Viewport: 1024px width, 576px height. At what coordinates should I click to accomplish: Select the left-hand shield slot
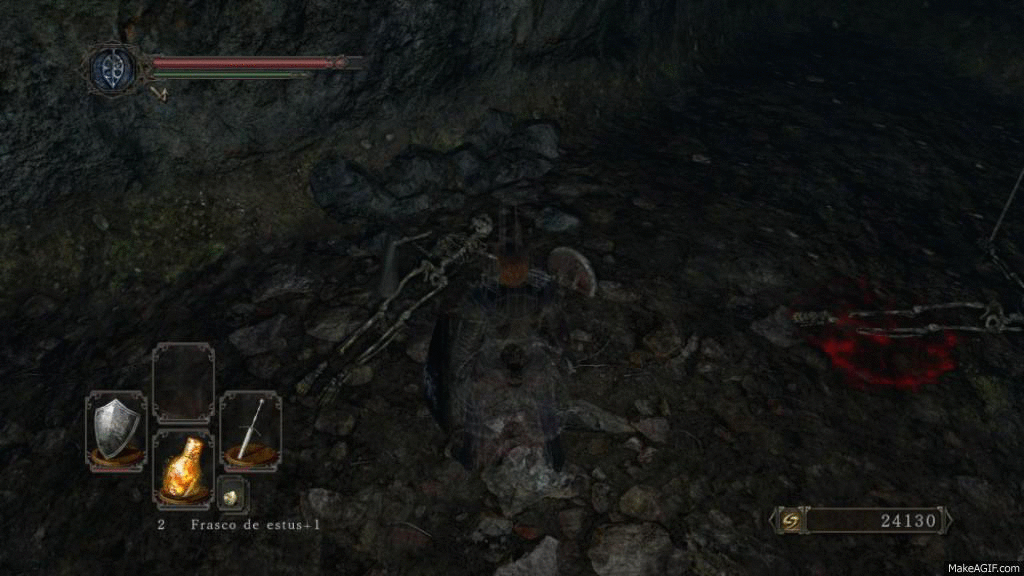coord(115,430)
